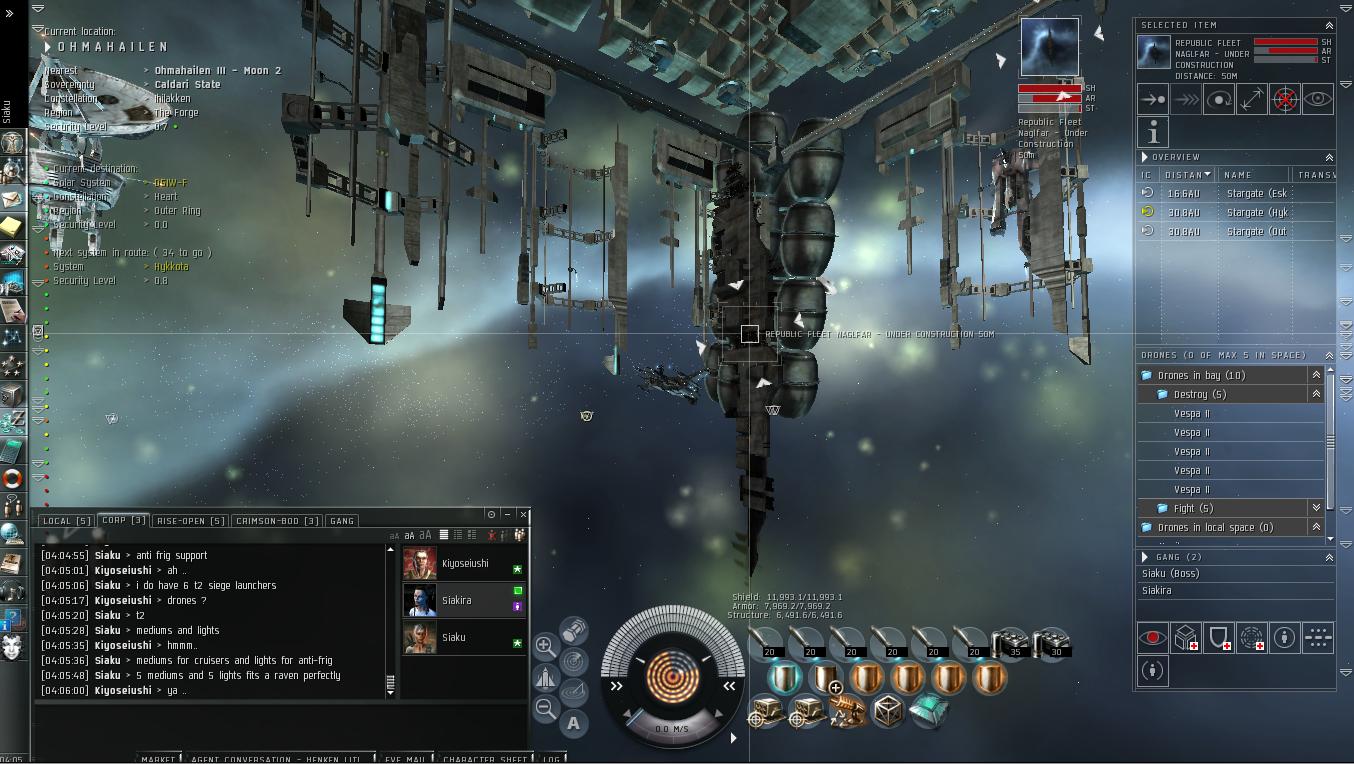Collapse the Overview panel
1354x764 pixels.
point(1329,157)
